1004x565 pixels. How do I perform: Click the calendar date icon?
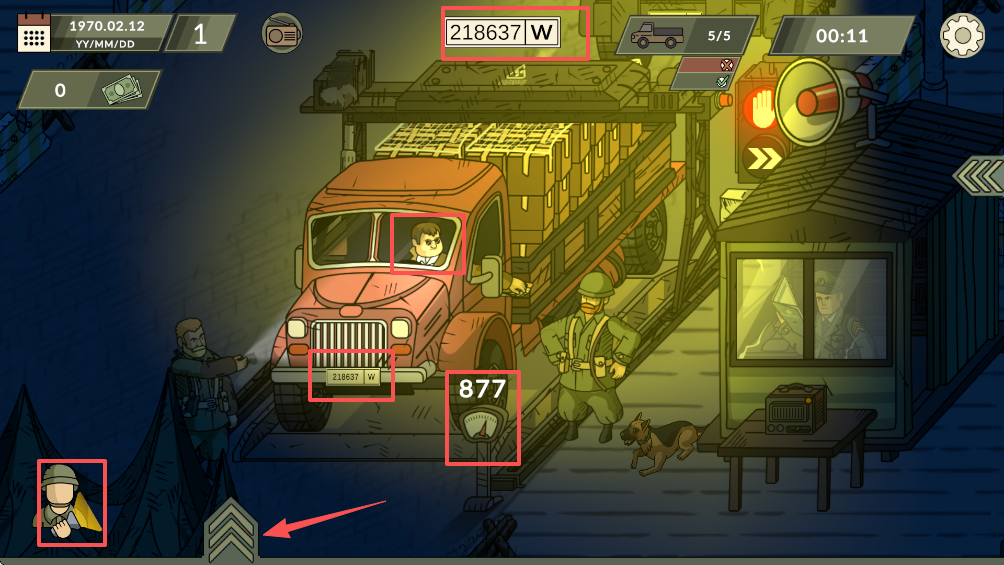click(x=34, y=34)
